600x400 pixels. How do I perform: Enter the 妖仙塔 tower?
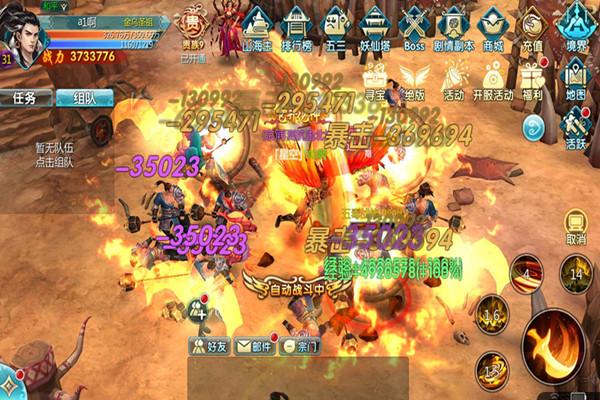373,26
